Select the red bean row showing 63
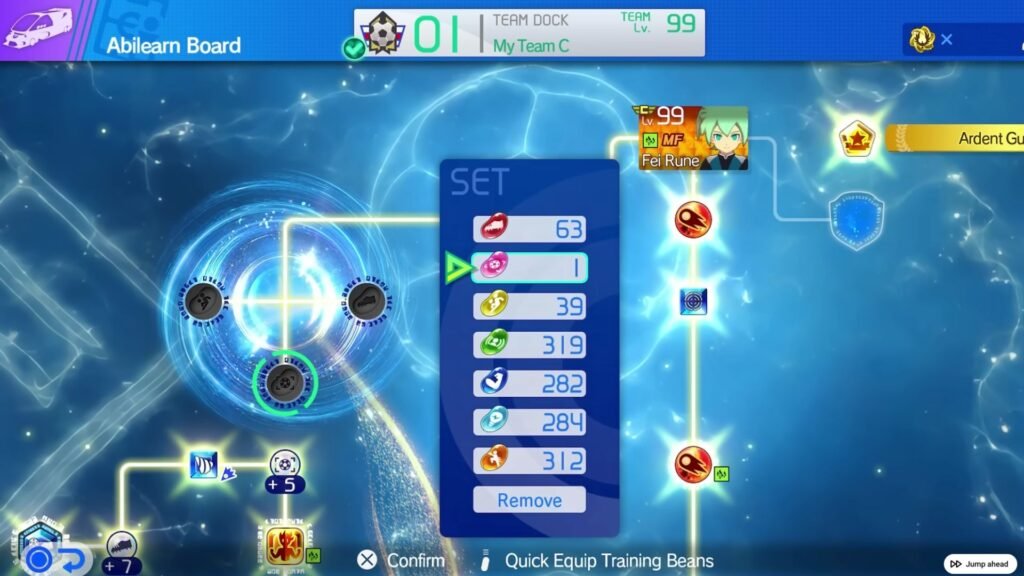Image resolution: width=1024 pixels, height=576 pixels. (529, 229)
